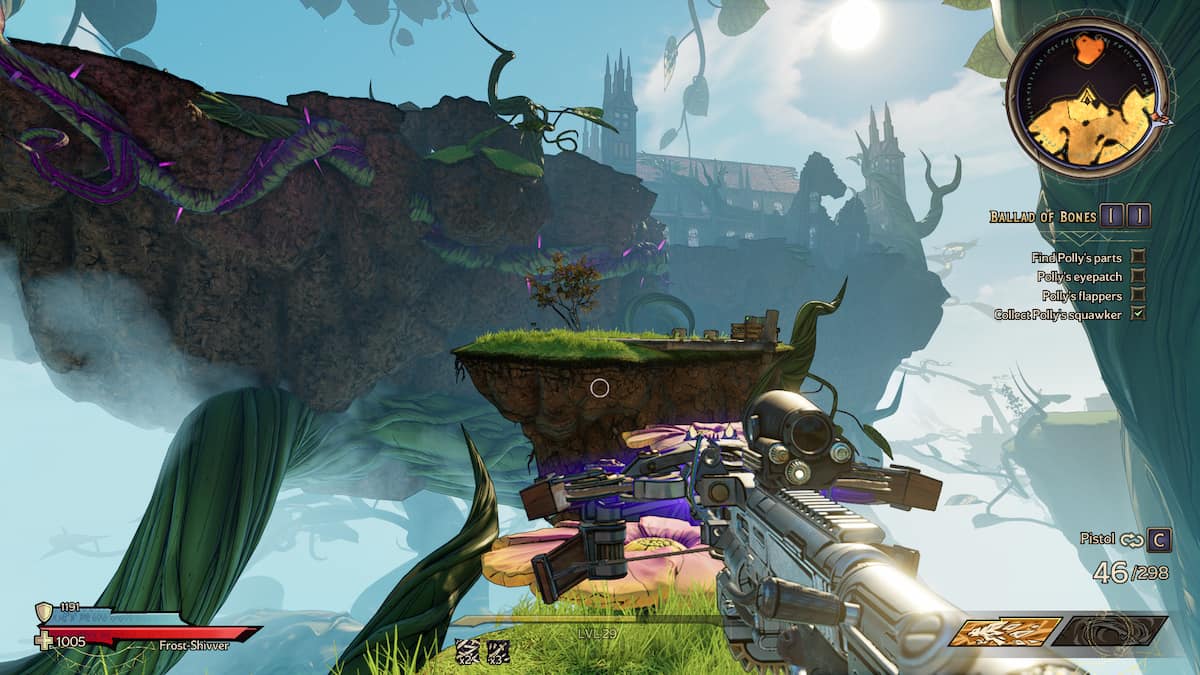Click the x2 status buff icon

467,651
